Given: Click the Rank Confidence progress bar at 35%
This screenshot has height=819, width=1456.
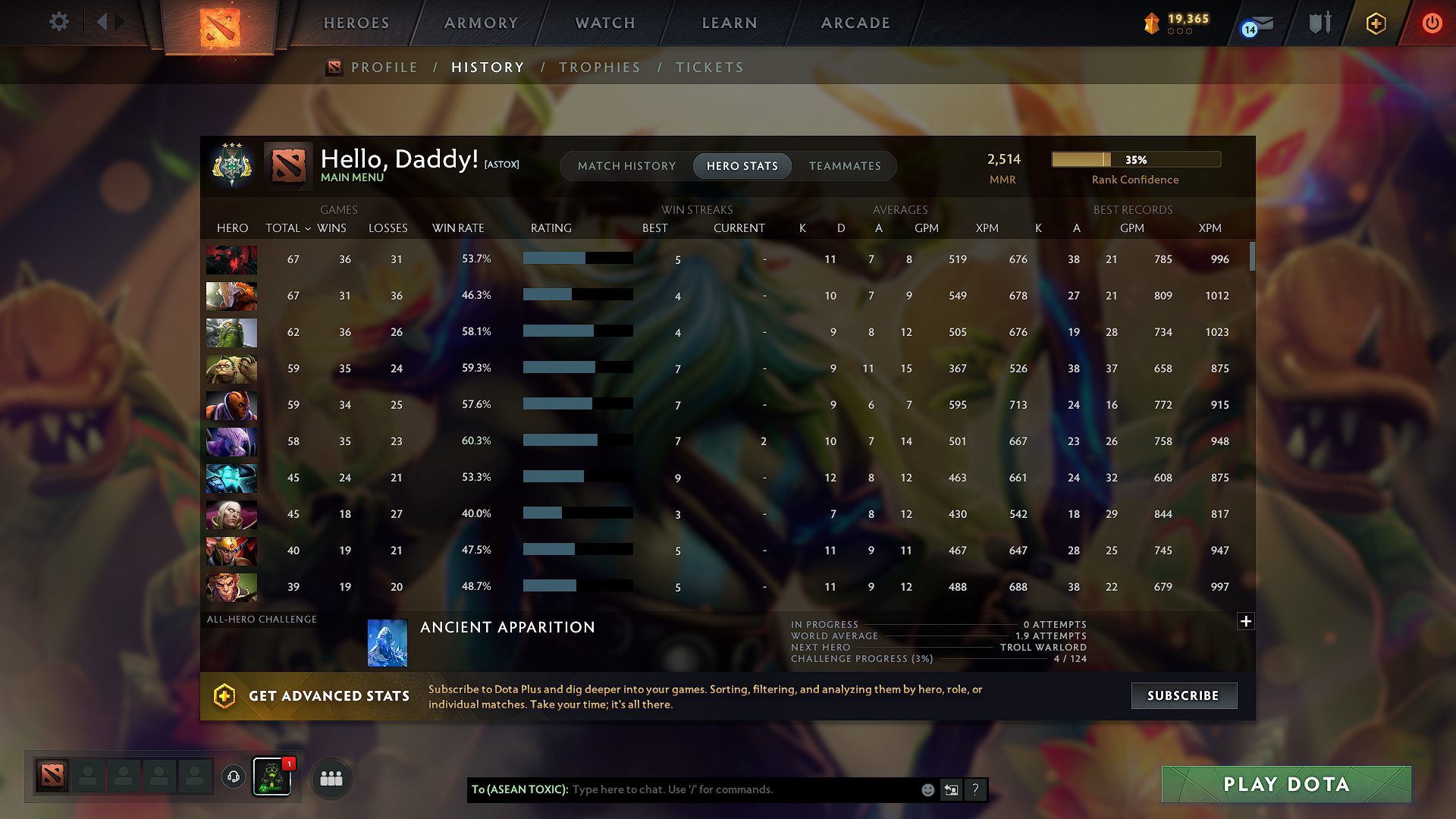Looking at the screenshot, I should [x=1135, y=159].
